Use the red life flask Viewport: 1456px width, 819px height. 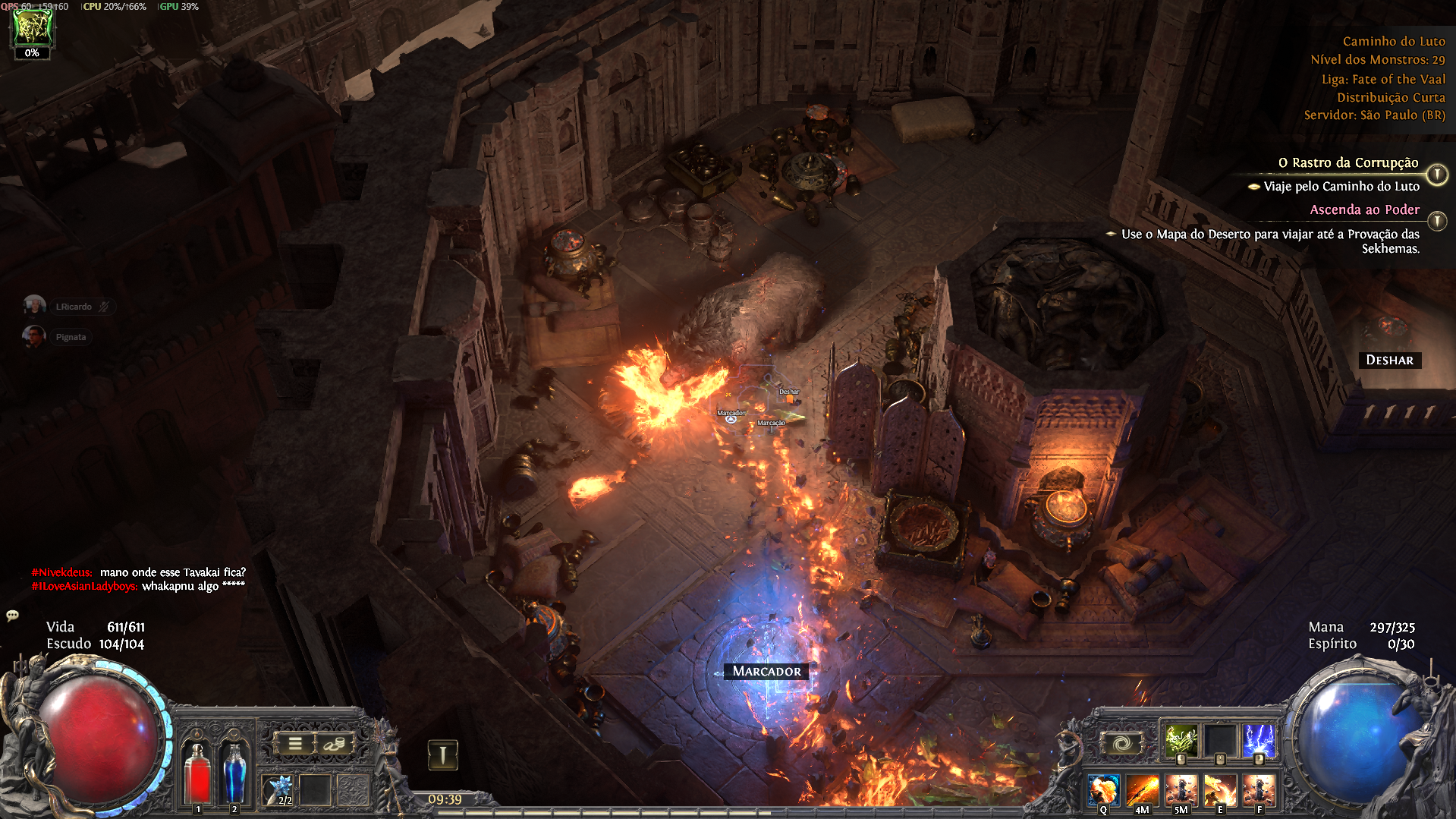(198, 773)
